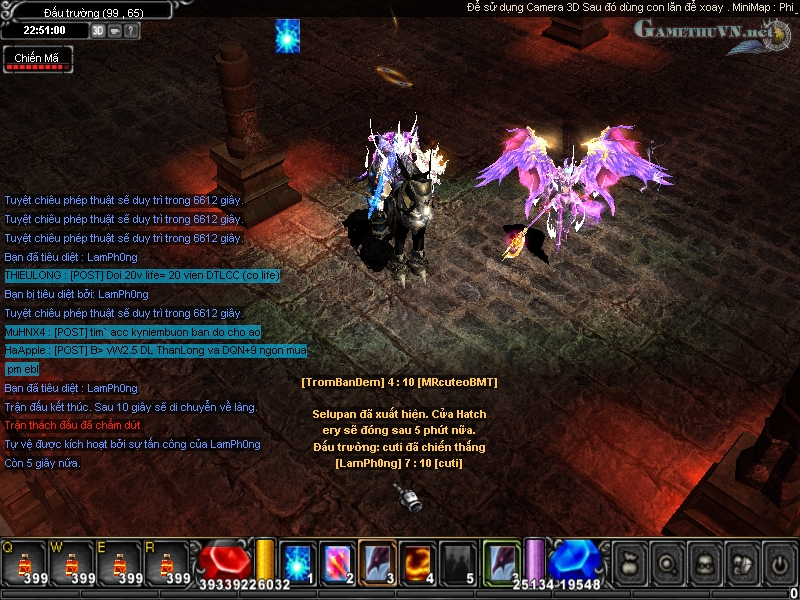Viewport: 800px width, 600px height.
Task: Activate the wing slash skill in slot 3
Action: pos(376,561)
